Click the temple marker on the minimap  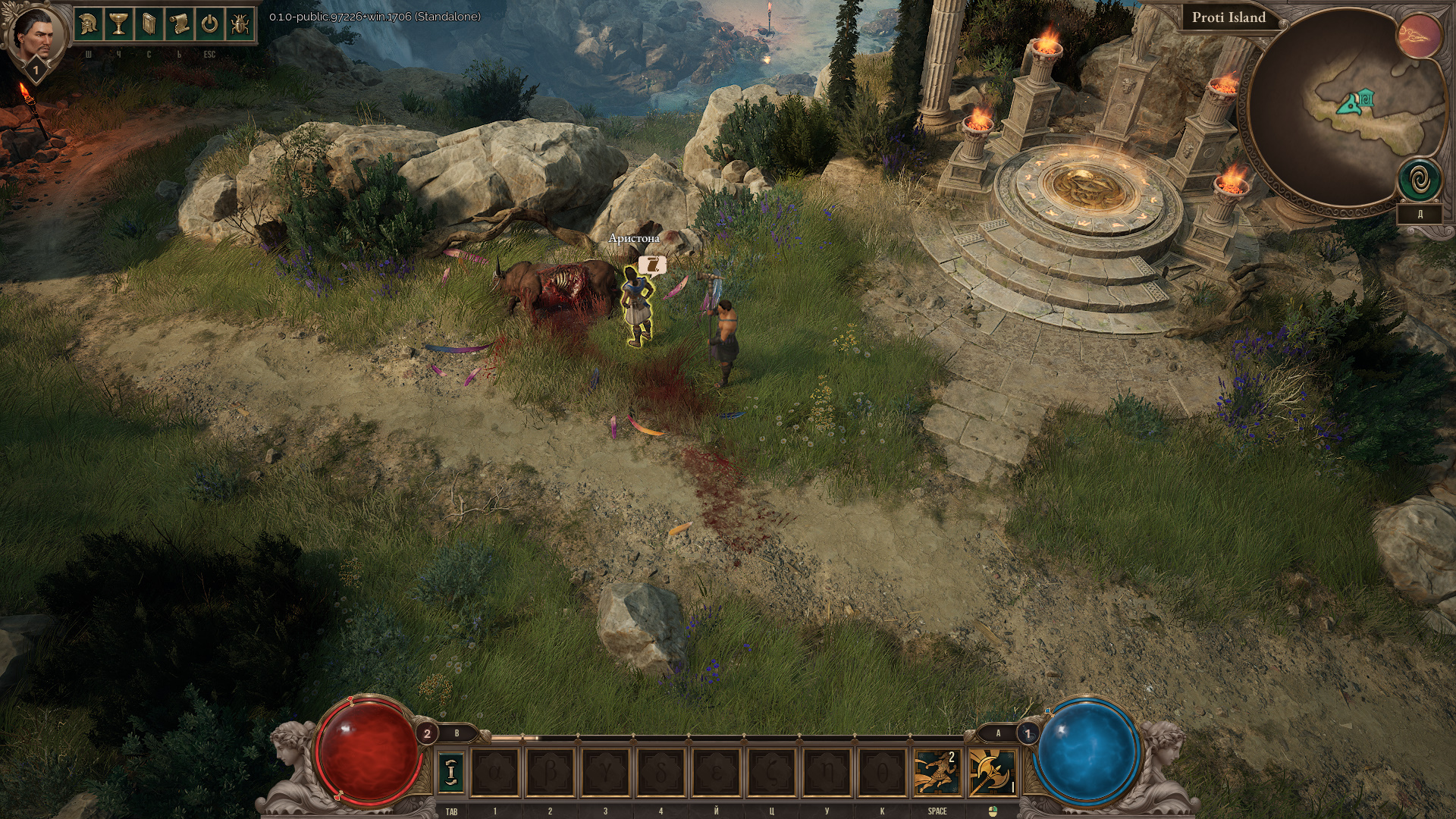pyautogui.click(x=1367, y=97)
